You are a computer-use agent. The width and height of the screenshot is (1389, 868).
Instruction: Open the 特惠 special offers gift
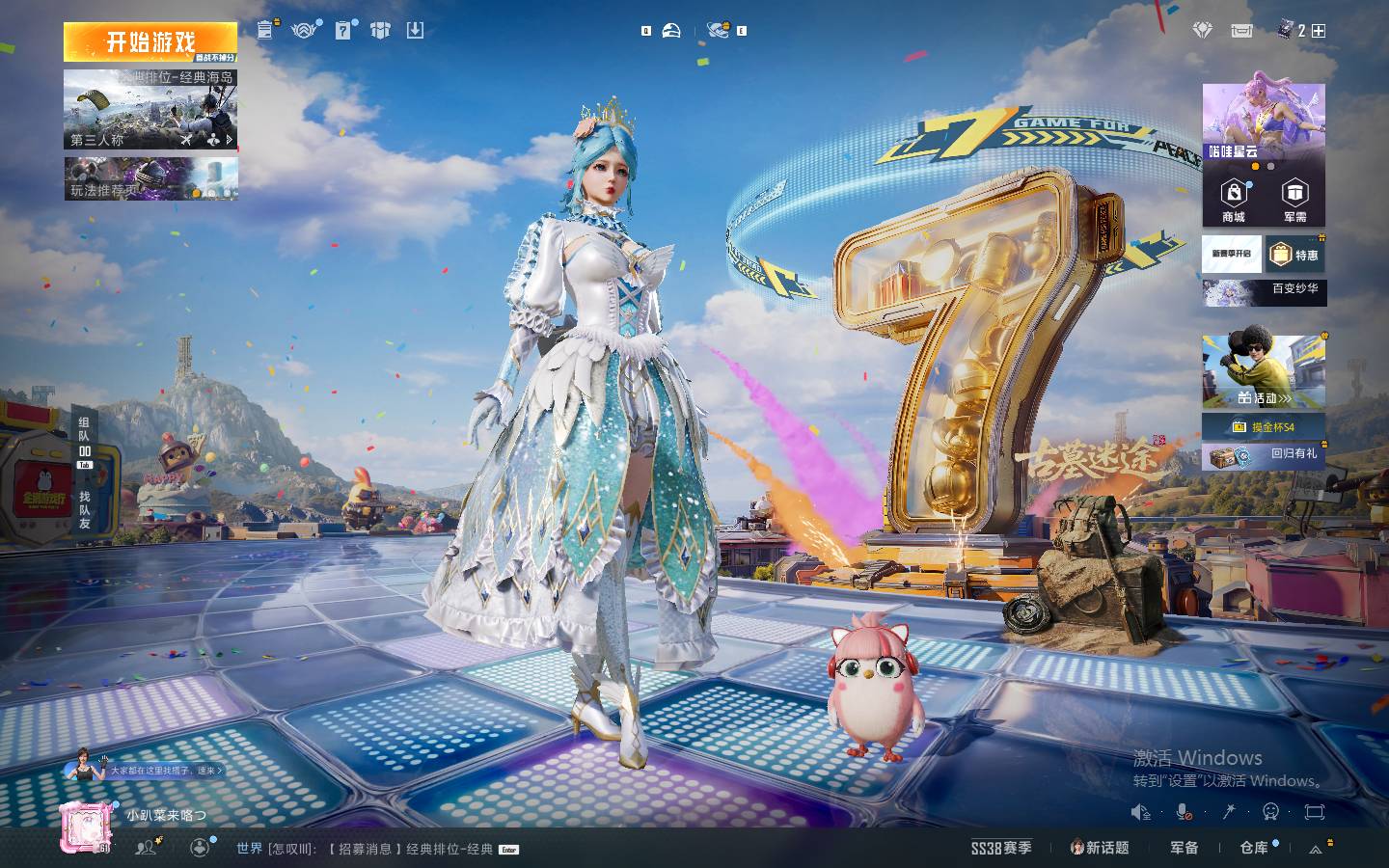coord(1294,255)
